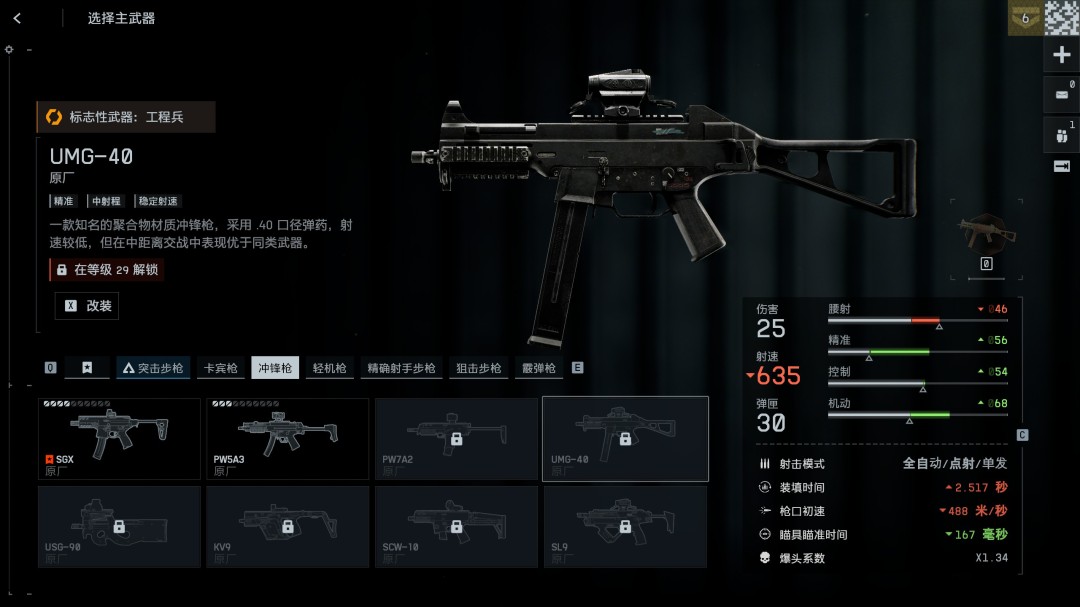The width and height of the screenshot is (1080, 607).
Task: Select the 冲锋枪 category tab
Action: coord(275,368)
